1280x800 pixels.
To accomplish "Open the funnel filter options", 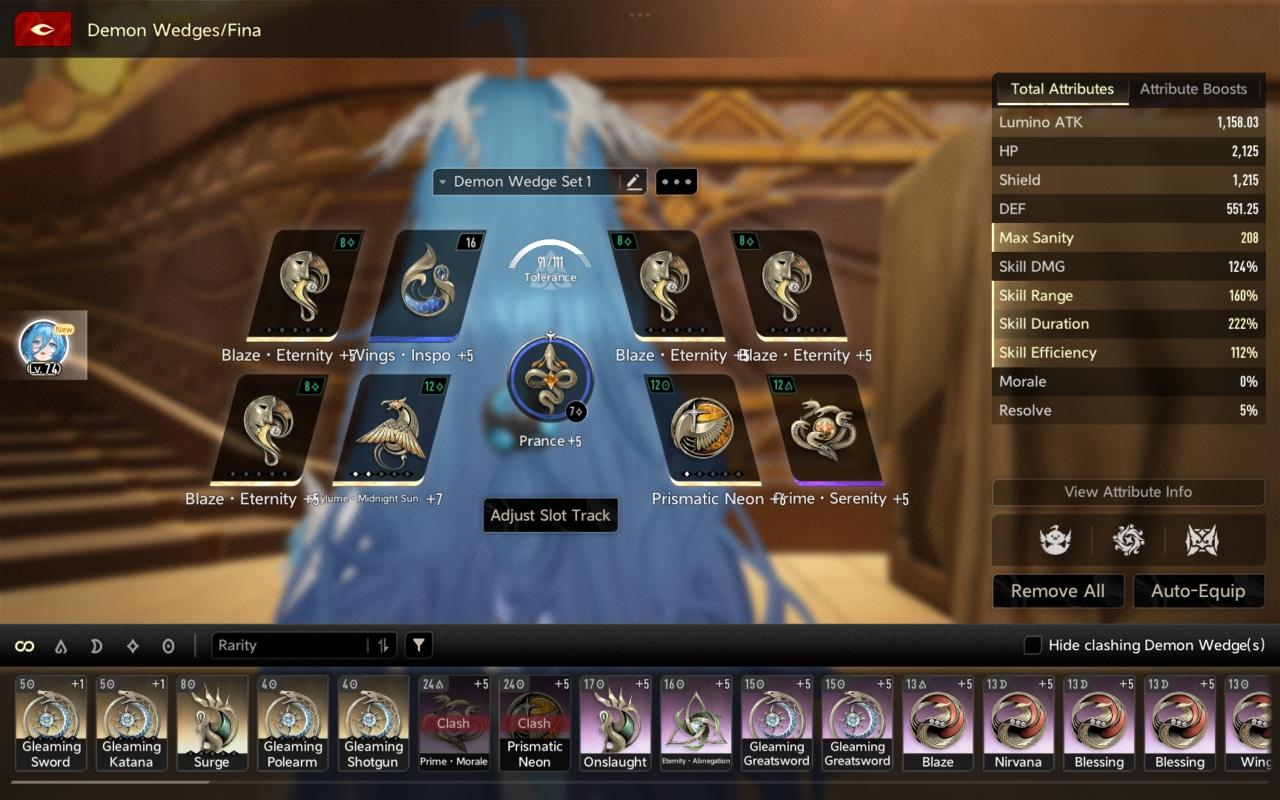I will click(x=419, y=646).
